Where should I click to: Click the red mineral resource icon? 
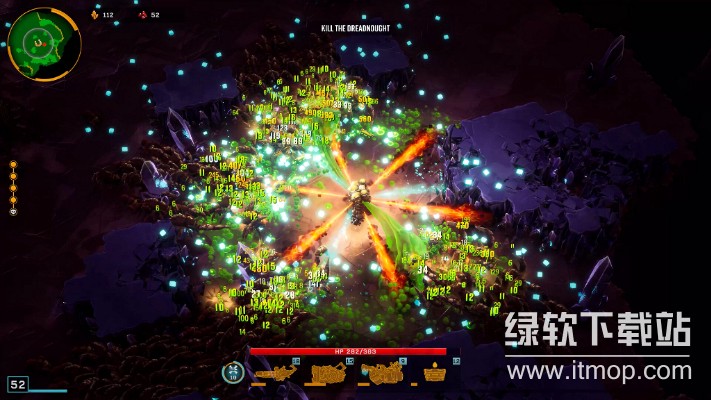142,15
